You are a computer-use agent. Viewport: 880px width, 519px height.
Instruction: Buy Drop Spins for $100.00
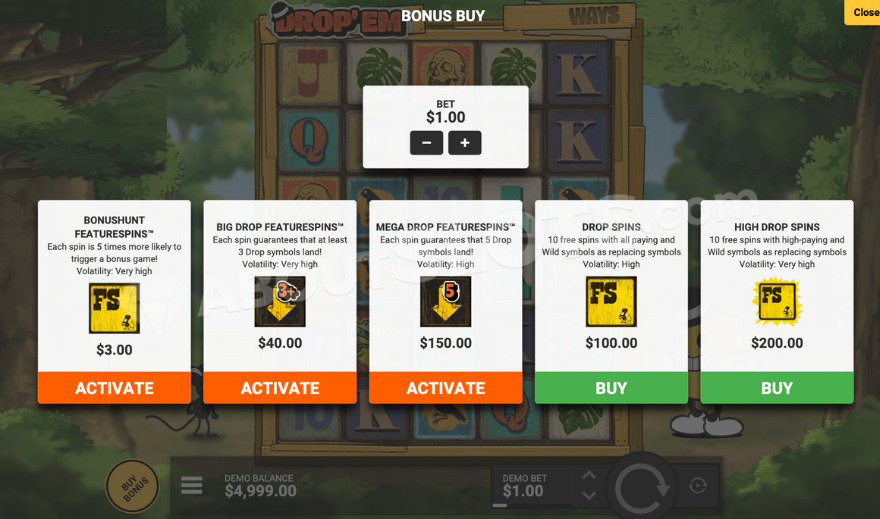click(x=611, y=388)
